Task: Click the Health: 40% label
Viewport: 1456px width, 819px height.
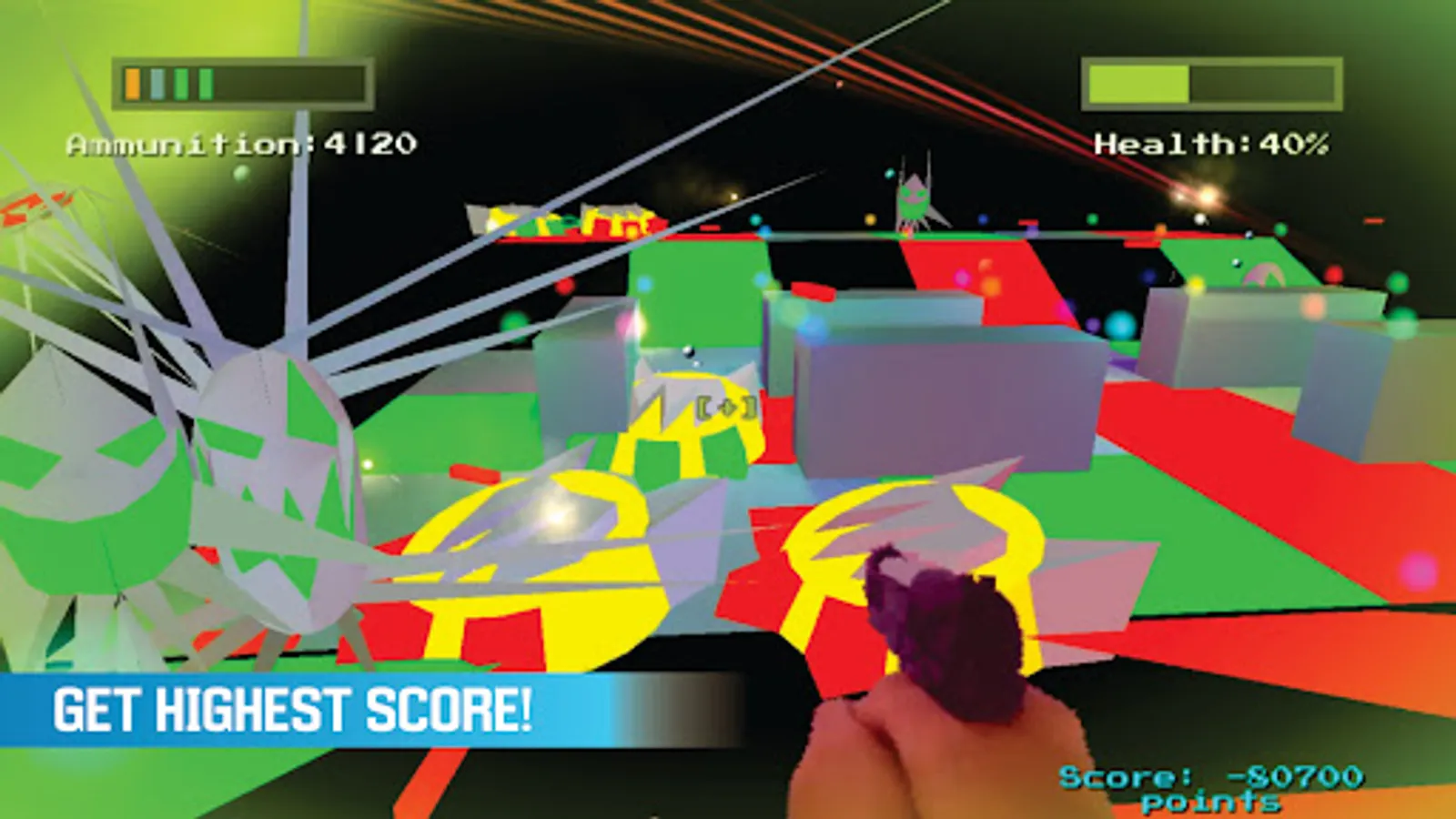Action: tap(1213, 143)
